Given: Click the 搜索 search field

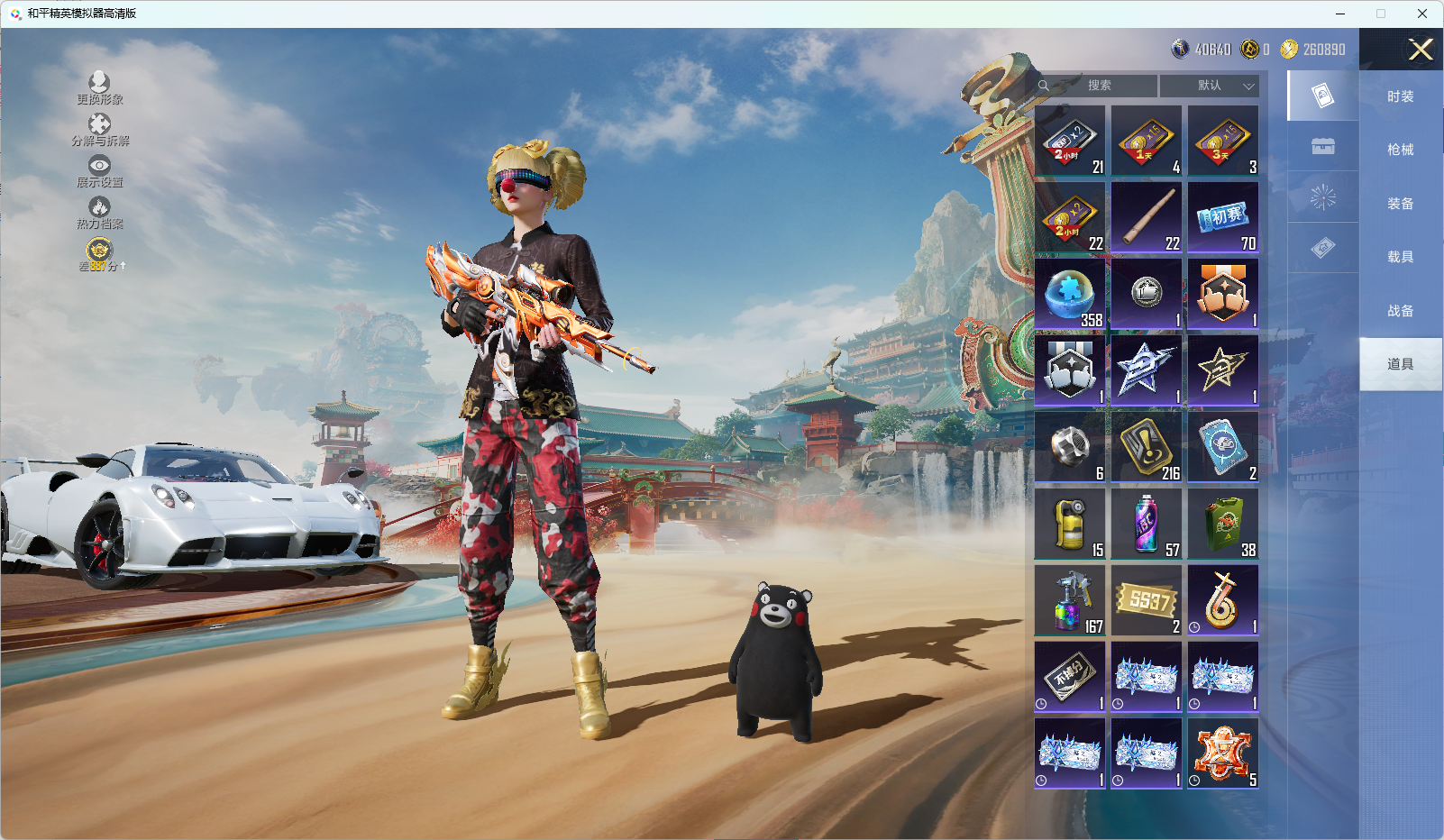Looking at the screenshot, I should 1098,86.
